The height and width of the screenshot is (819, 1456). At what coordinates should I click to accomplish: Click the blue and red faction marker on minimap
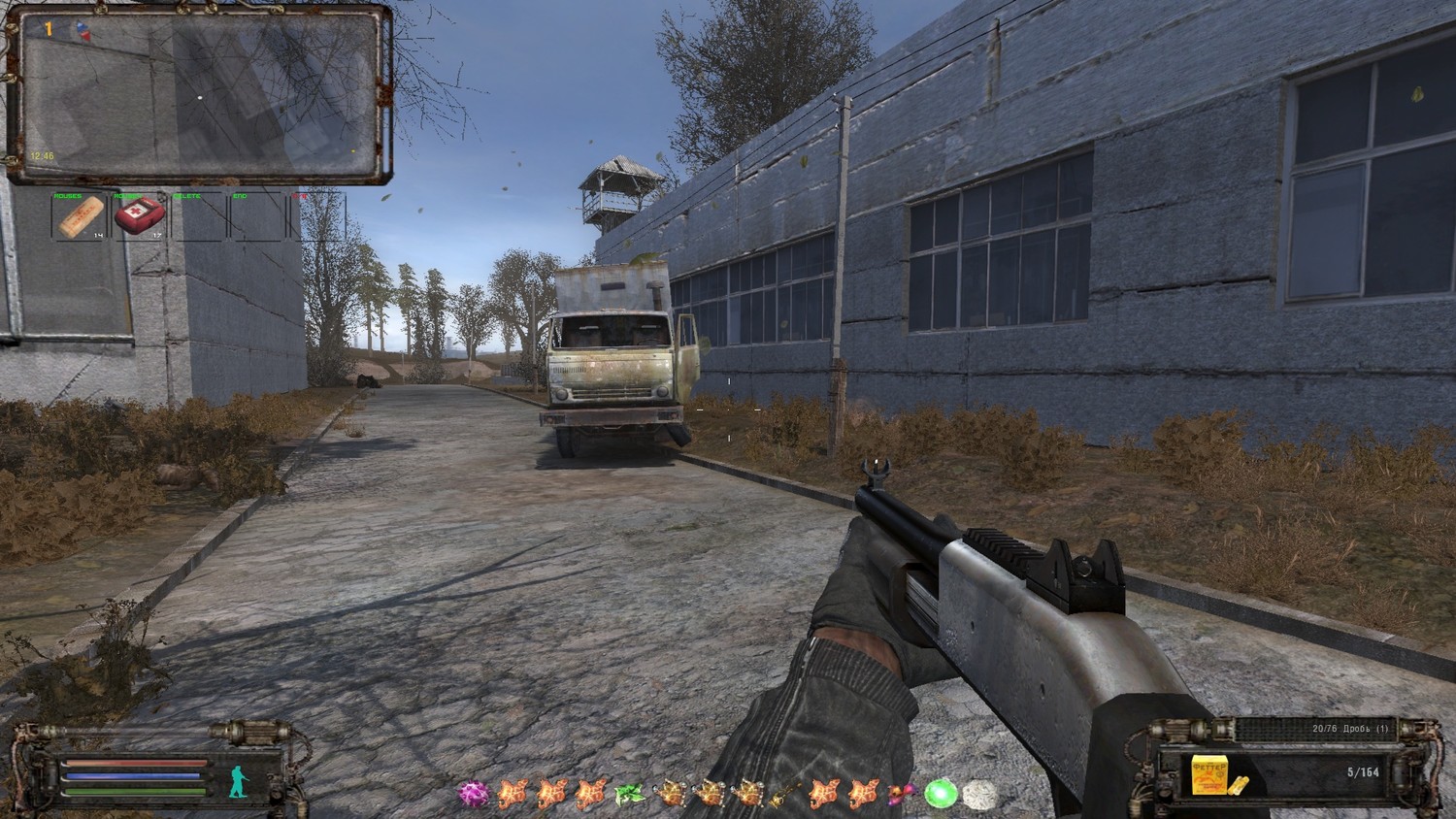[82, 32]
